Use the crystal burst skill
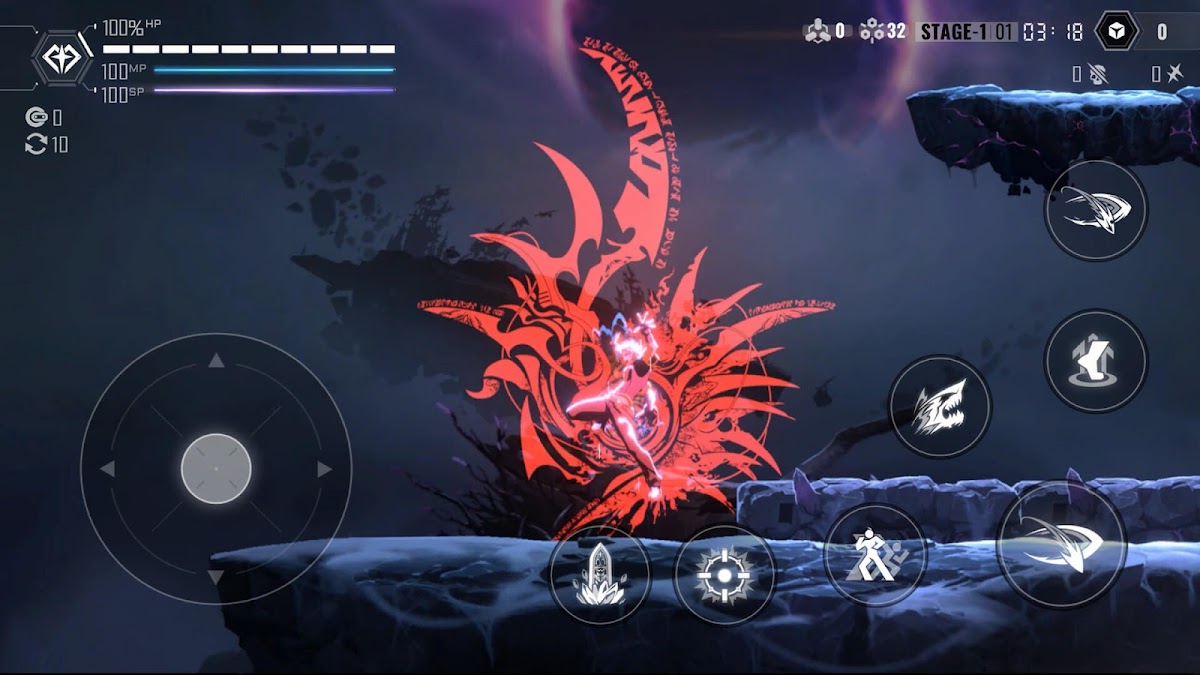The width and height of the screenshot is (1200, 675). click(600, 575)
